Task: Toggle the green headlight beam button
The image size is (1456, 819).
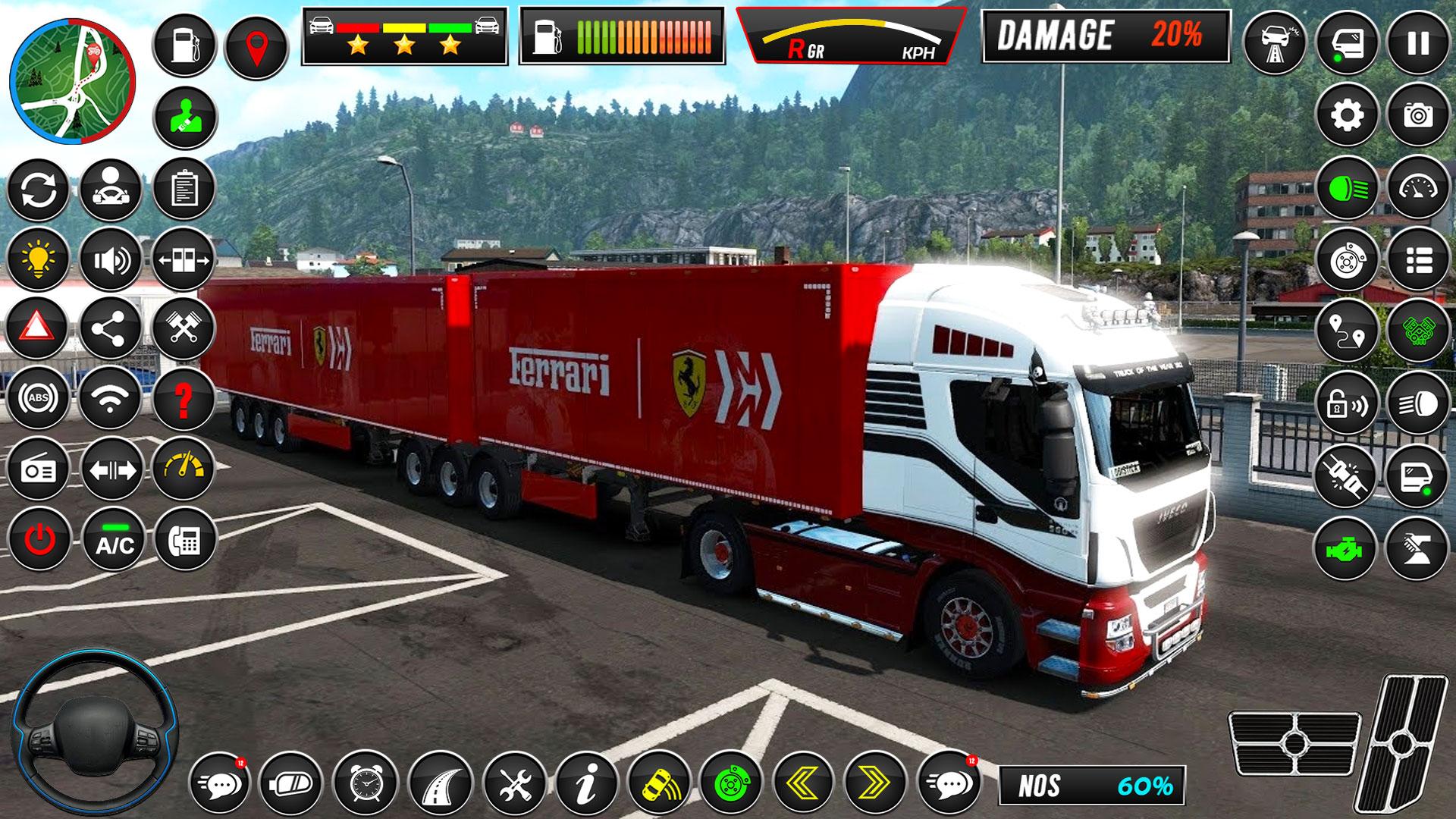Action: [1347, 187]
